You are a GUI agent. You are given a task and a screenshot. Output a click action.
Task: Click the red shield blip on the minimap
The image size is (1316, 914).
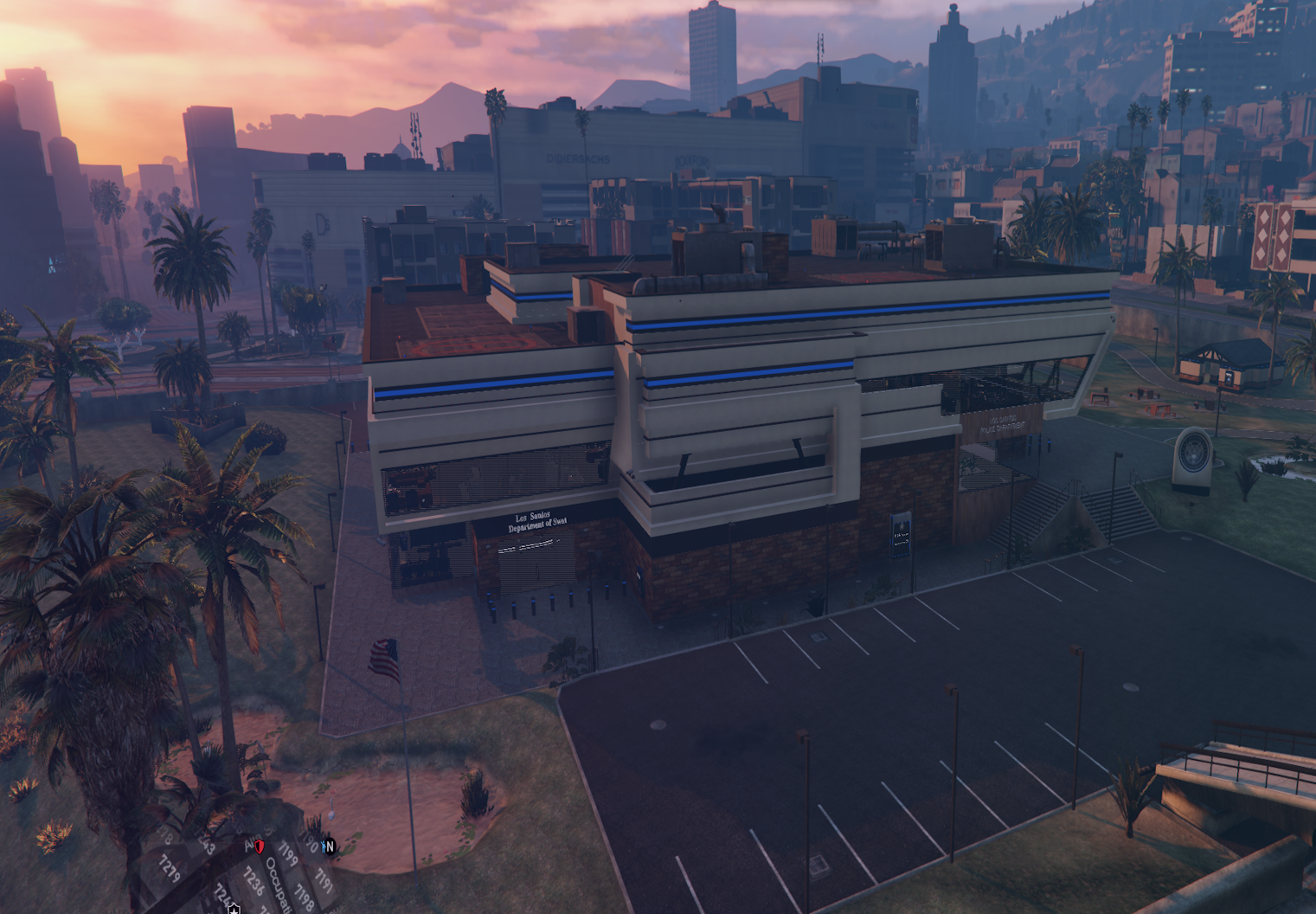point(260,846)
